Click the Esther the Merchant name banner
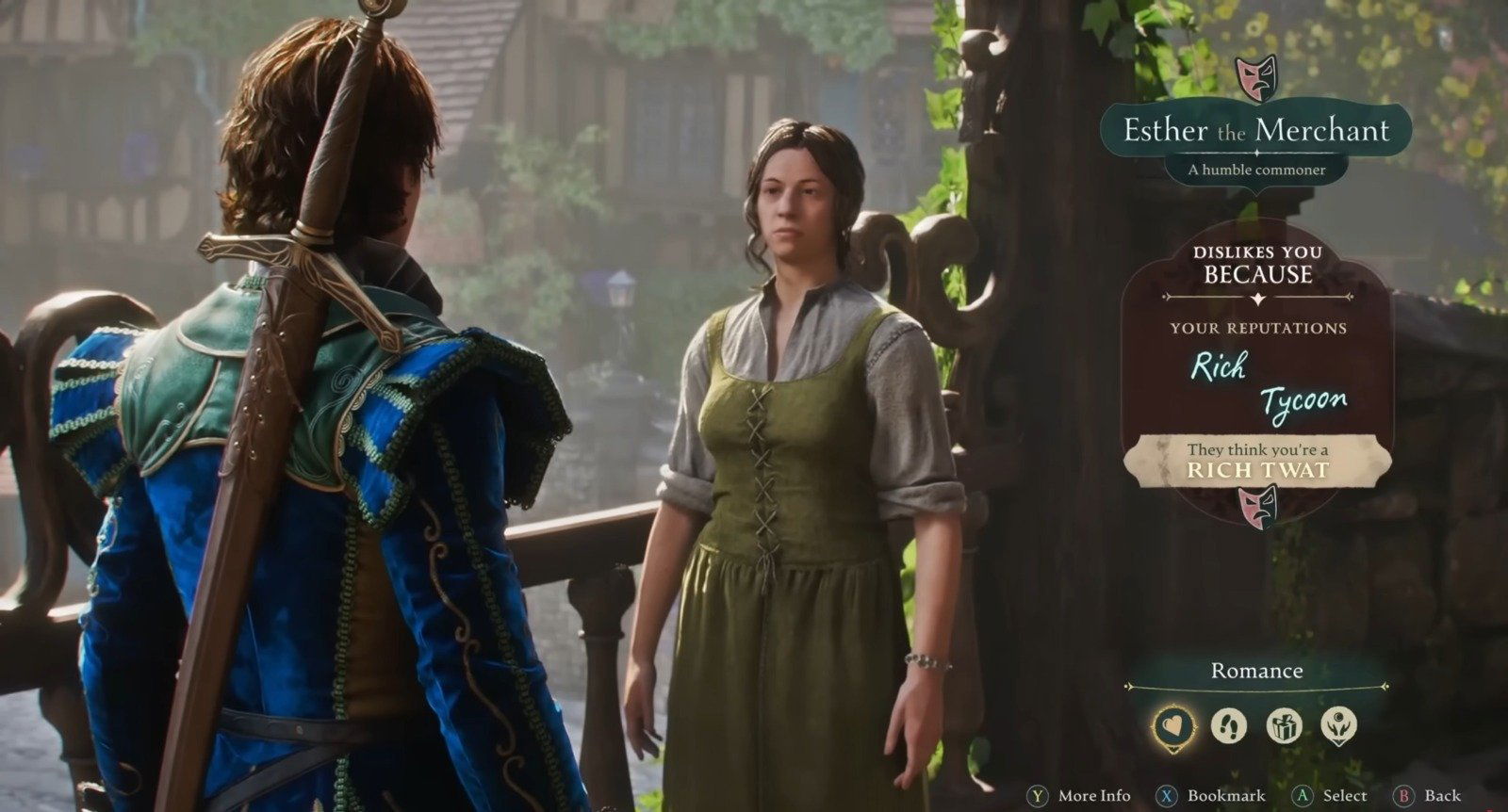 (1256, 130)
